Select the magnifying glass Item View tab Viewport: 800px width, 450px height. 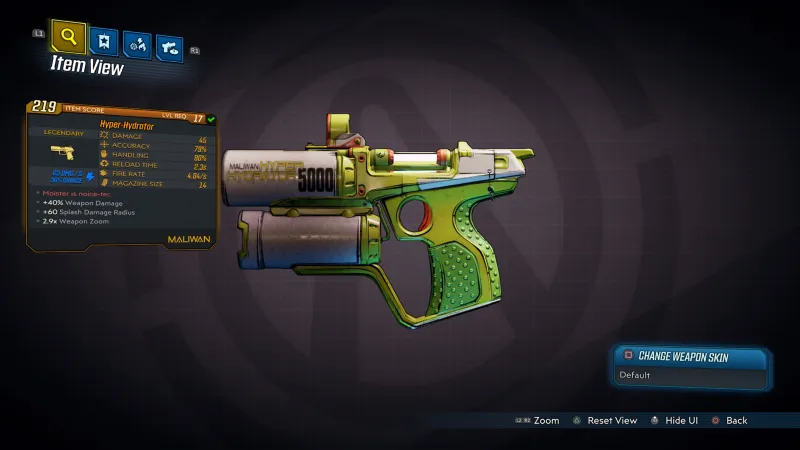pyautogui.click(x=68, y=39)
